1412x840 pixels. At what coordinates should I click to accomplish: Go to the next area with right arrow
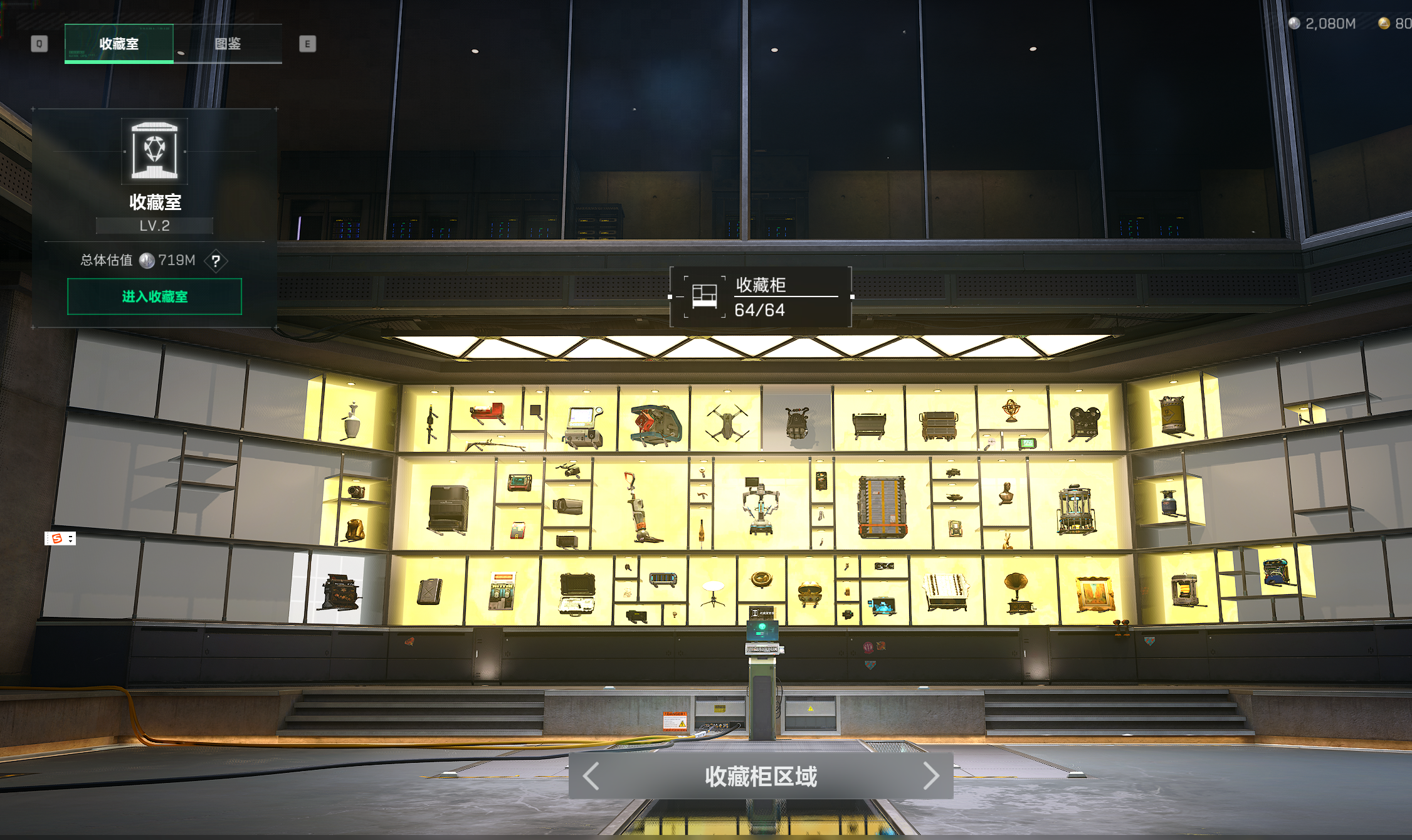pos(931,776)
